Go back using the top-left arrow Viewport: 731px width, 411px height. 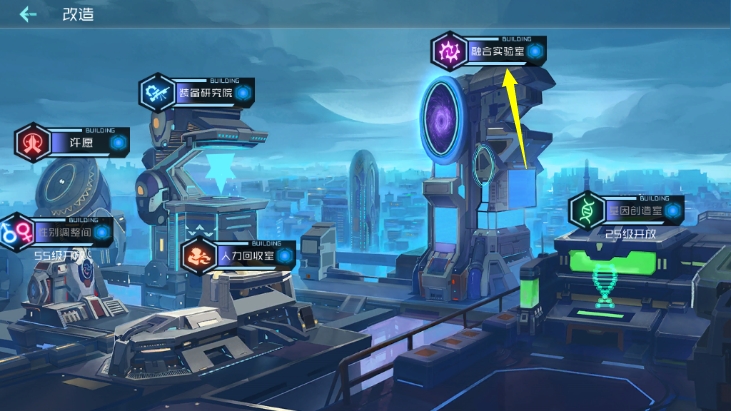pyautogui.click(x=28, y=15)
